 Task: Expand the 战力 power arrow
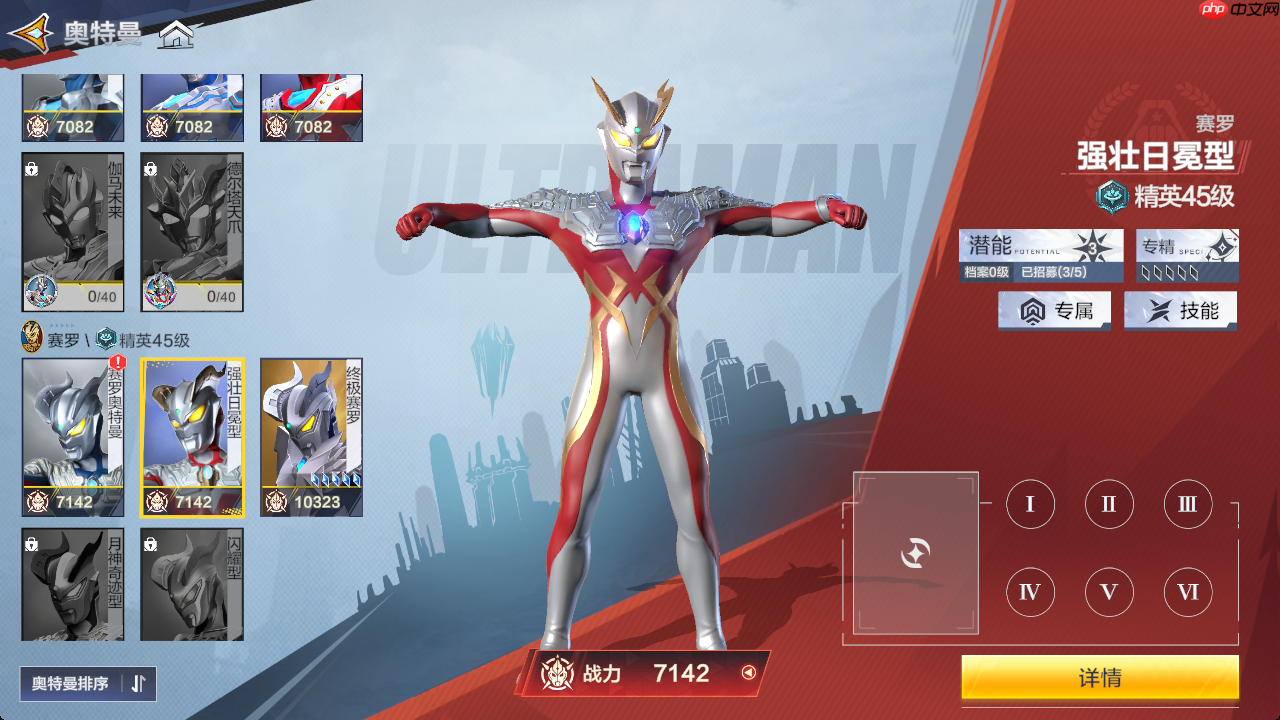point(748,673)
